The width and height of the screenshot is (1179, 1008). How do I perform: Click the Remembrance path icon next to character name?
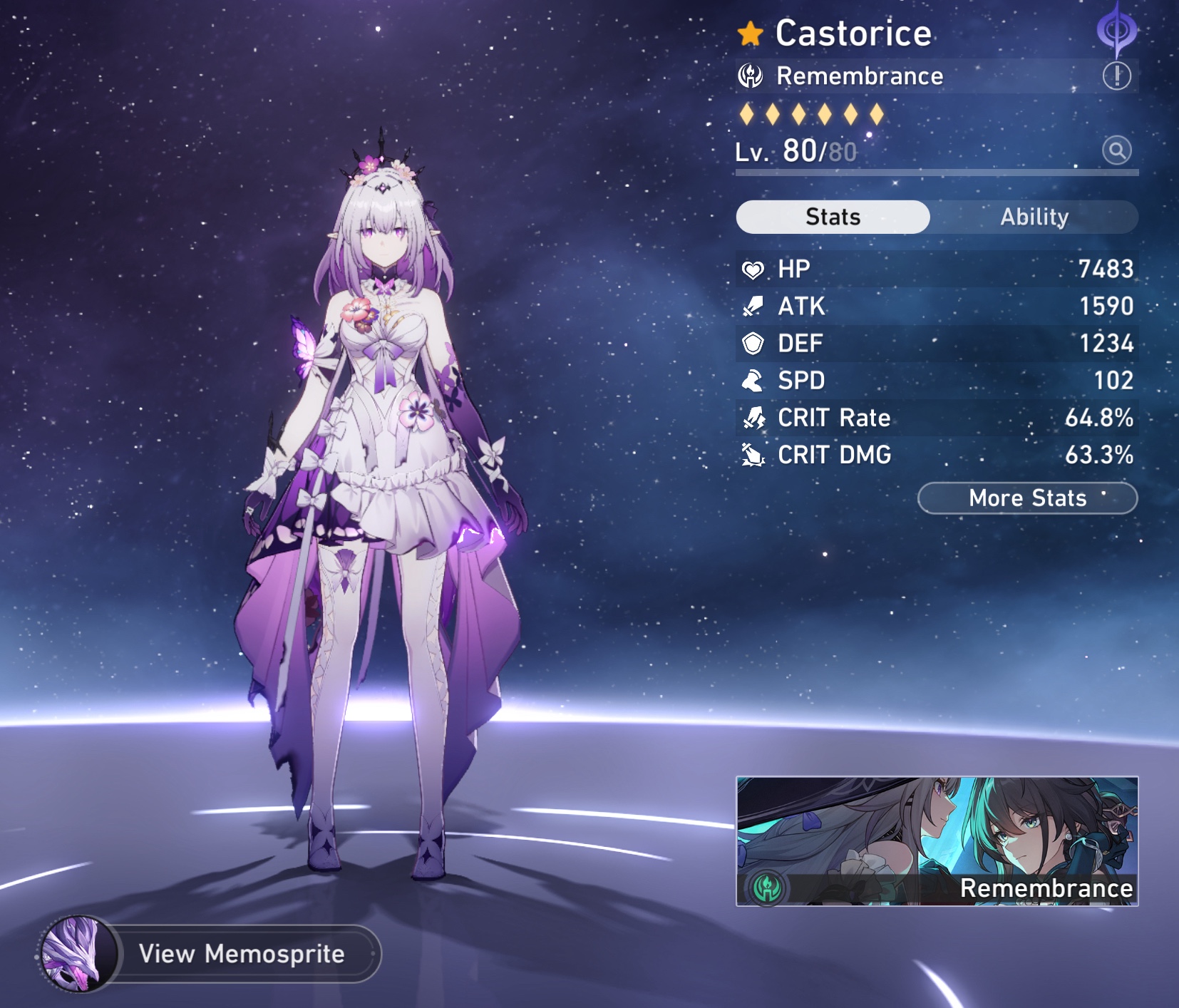click(749, 76)
